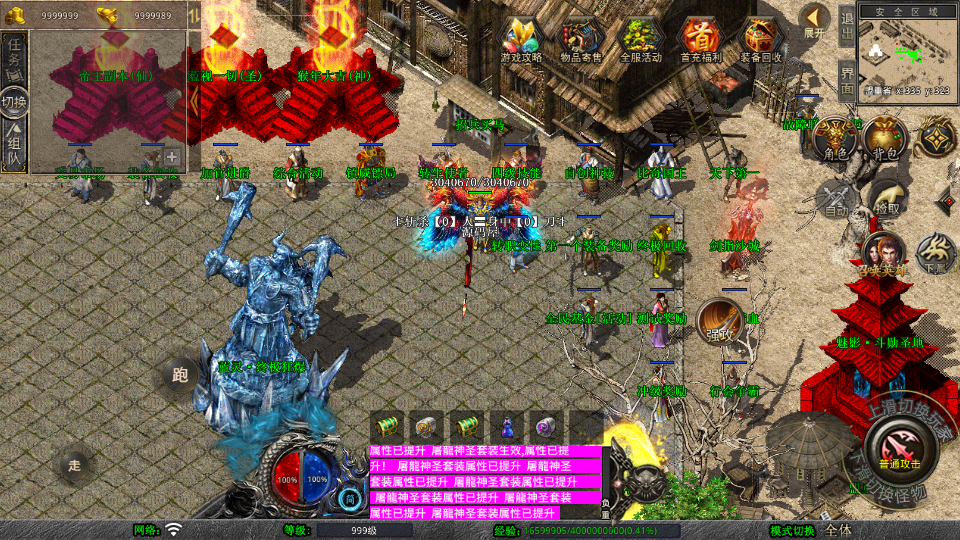Click the 界面 interface button
This screenshot has width=960, height=540.
(847, 80)
